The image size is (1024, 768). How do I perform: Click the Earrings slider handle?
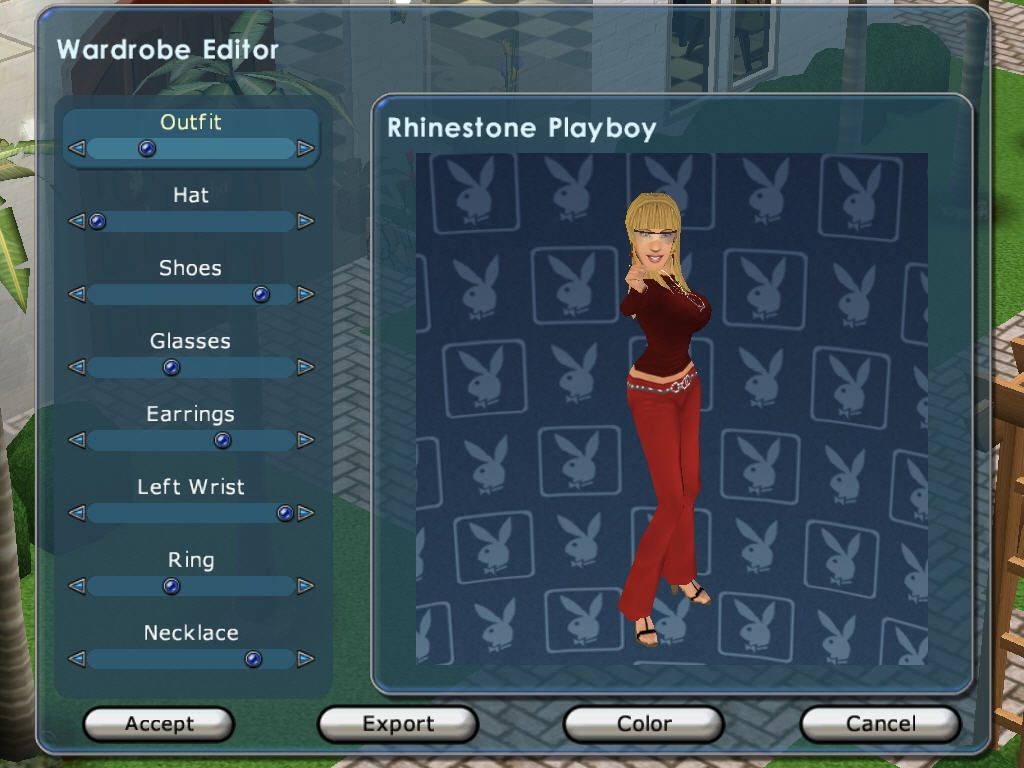pyautogui.click(x=222, y=441)
